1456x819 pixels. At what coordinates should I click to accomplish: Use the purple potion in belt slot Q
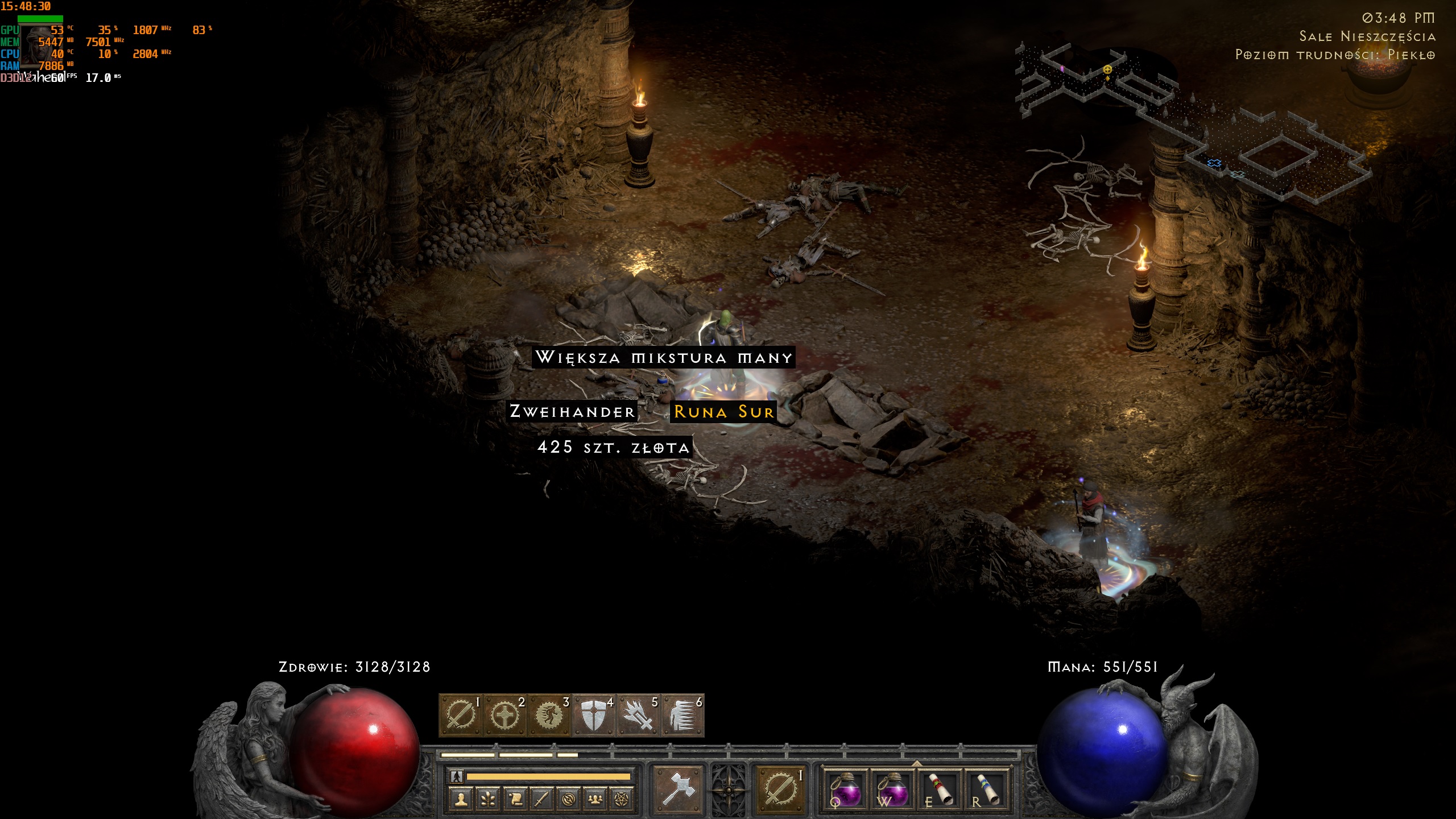[x=846, y=789]
